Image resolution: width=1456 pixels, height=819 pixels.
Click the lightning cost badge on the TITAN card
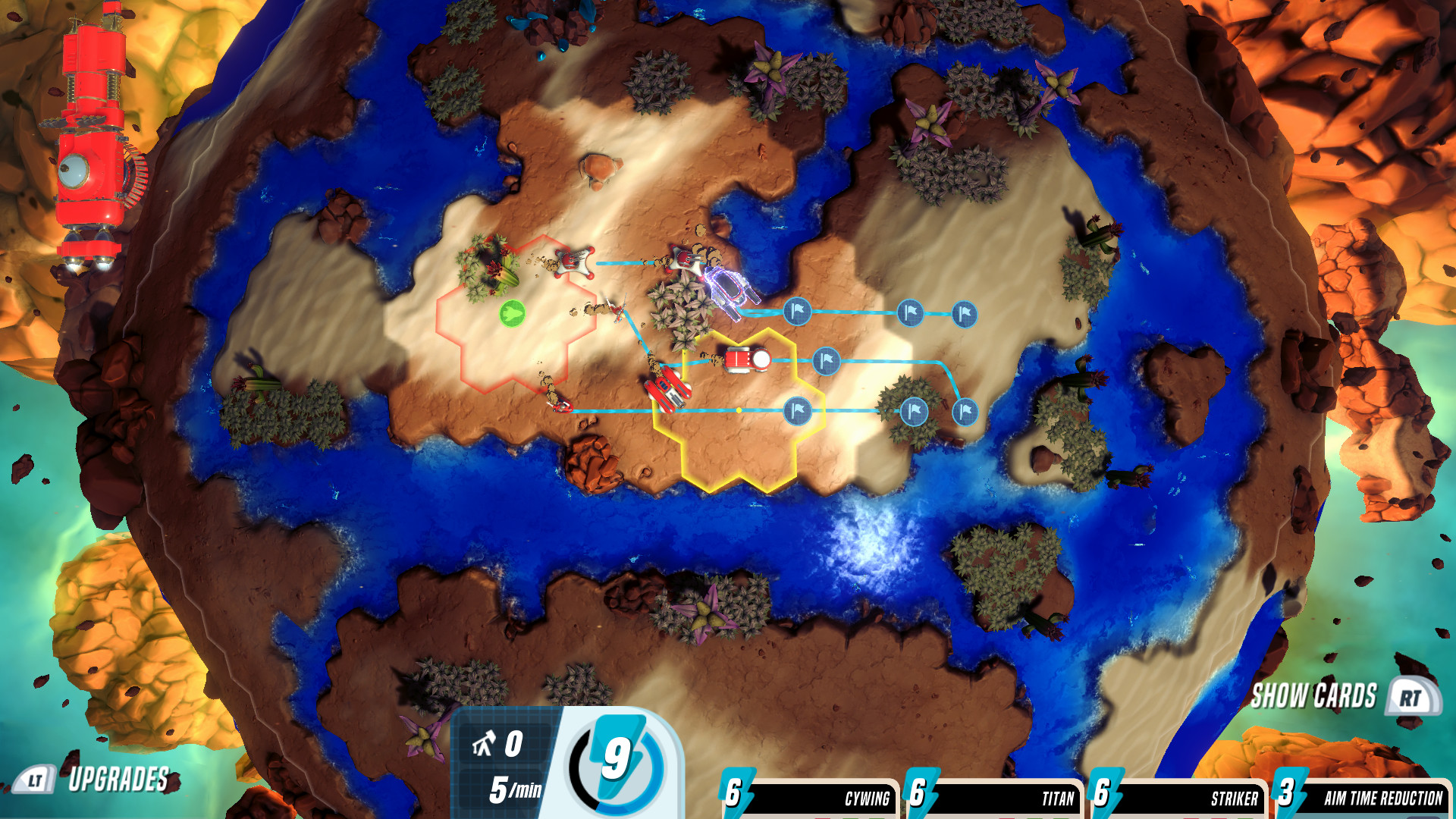pyautogui.click(x=920, y=795)
